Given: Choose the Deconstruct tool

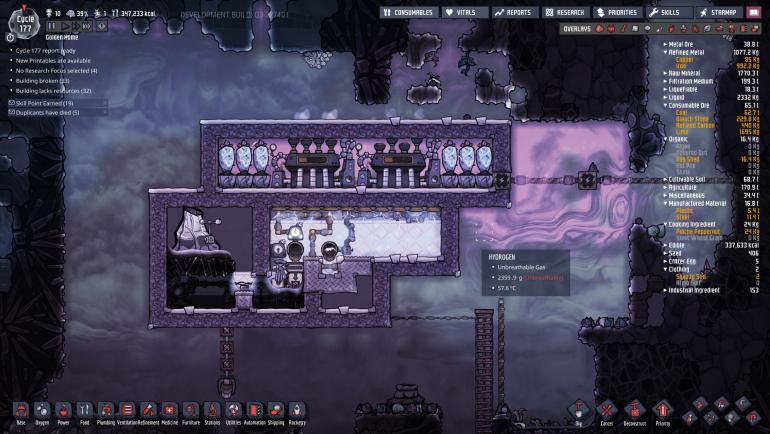Looking at the screenshot, I should 633,411.
